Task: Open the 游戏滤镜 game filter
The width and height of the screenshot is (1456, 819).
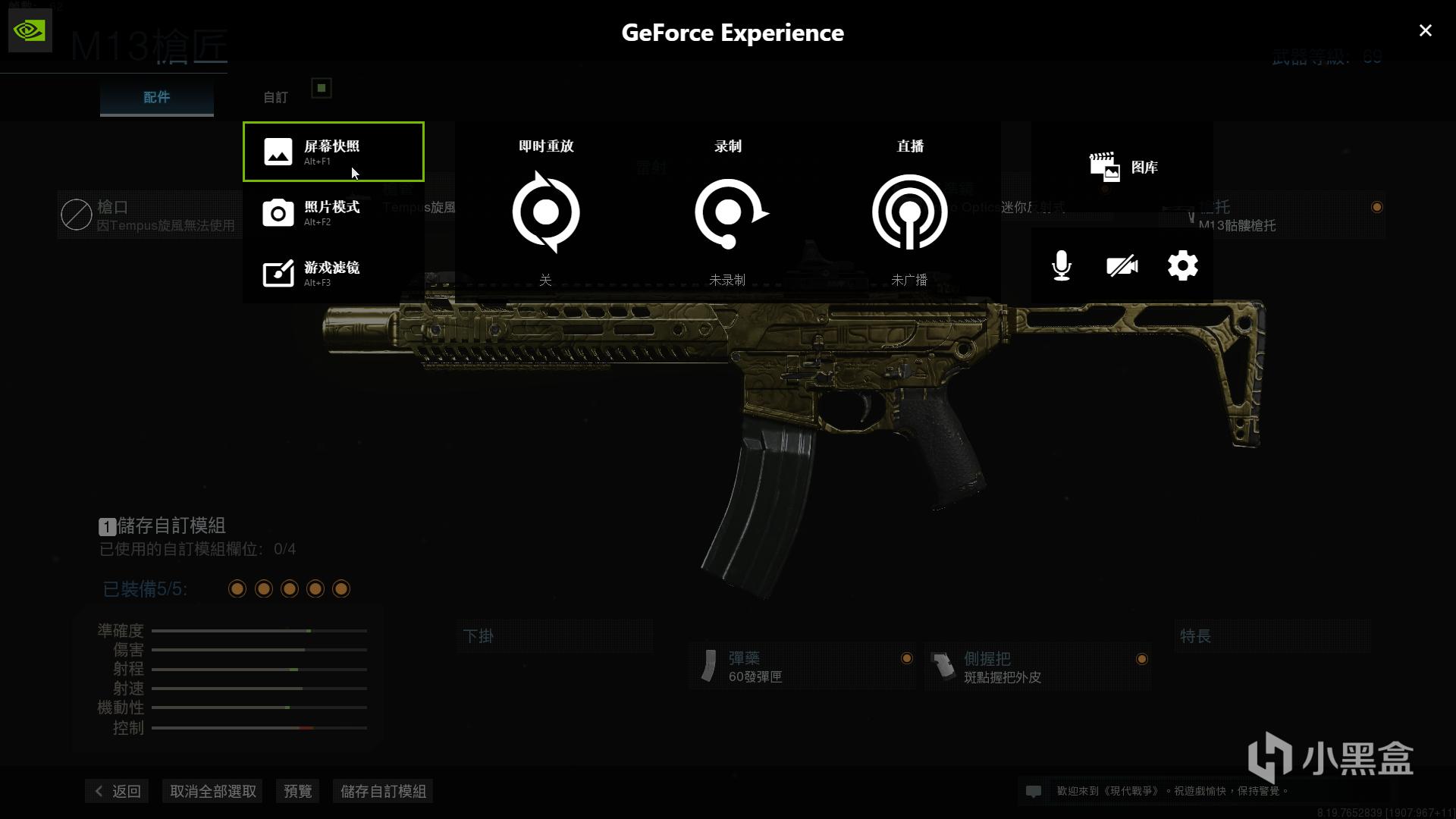Action: pos(333,273)
